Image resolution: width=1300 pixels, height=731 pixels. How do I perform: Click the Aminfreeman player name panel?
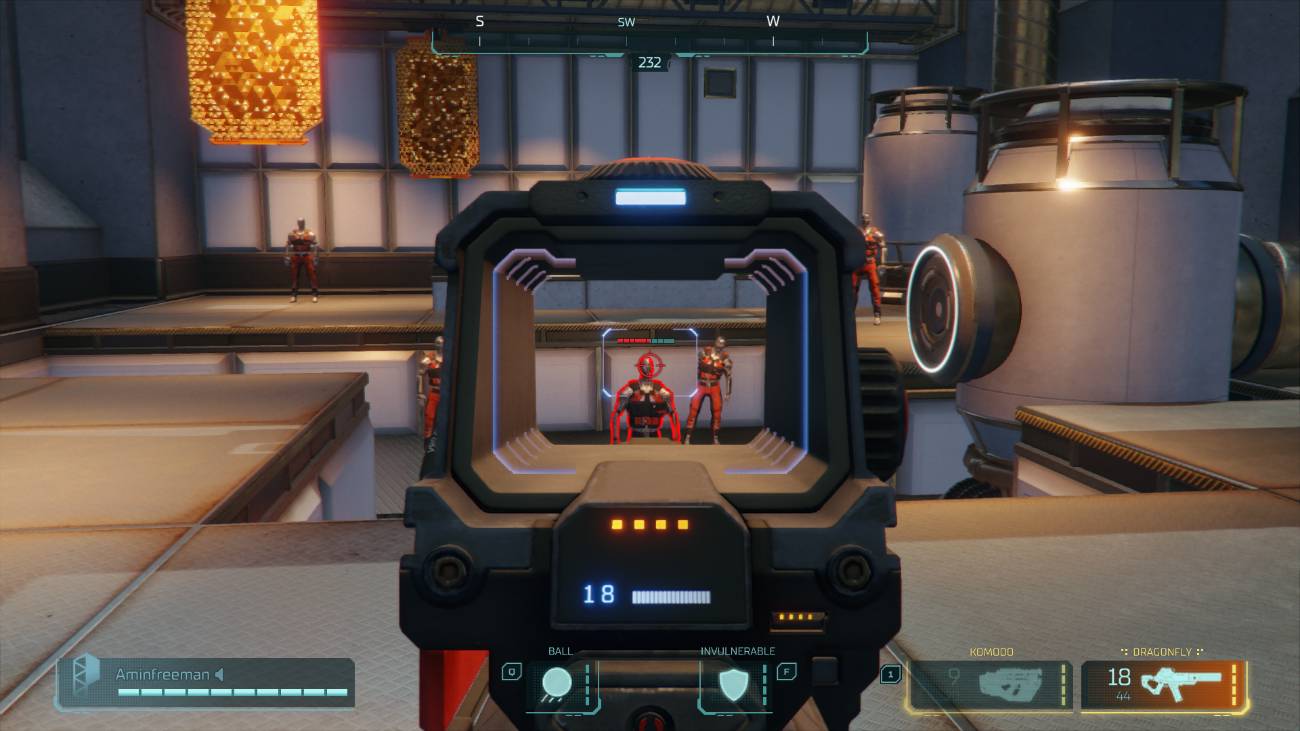[x=206, y=682]
